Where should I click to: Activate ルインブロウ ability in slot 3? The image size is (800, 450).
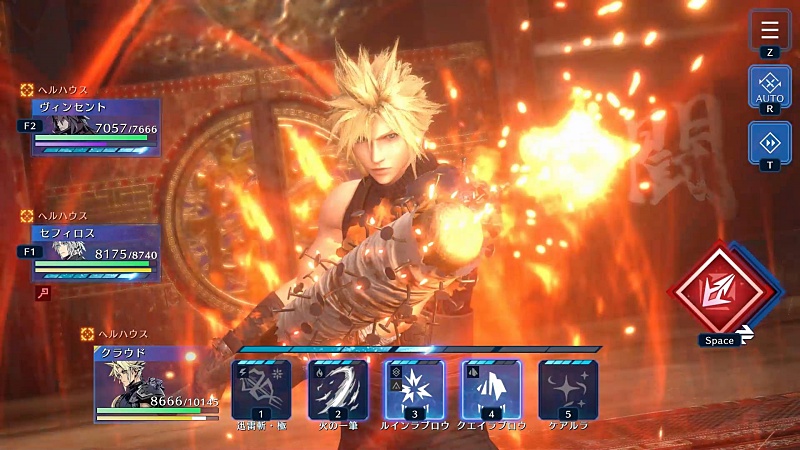click(414, 388)
